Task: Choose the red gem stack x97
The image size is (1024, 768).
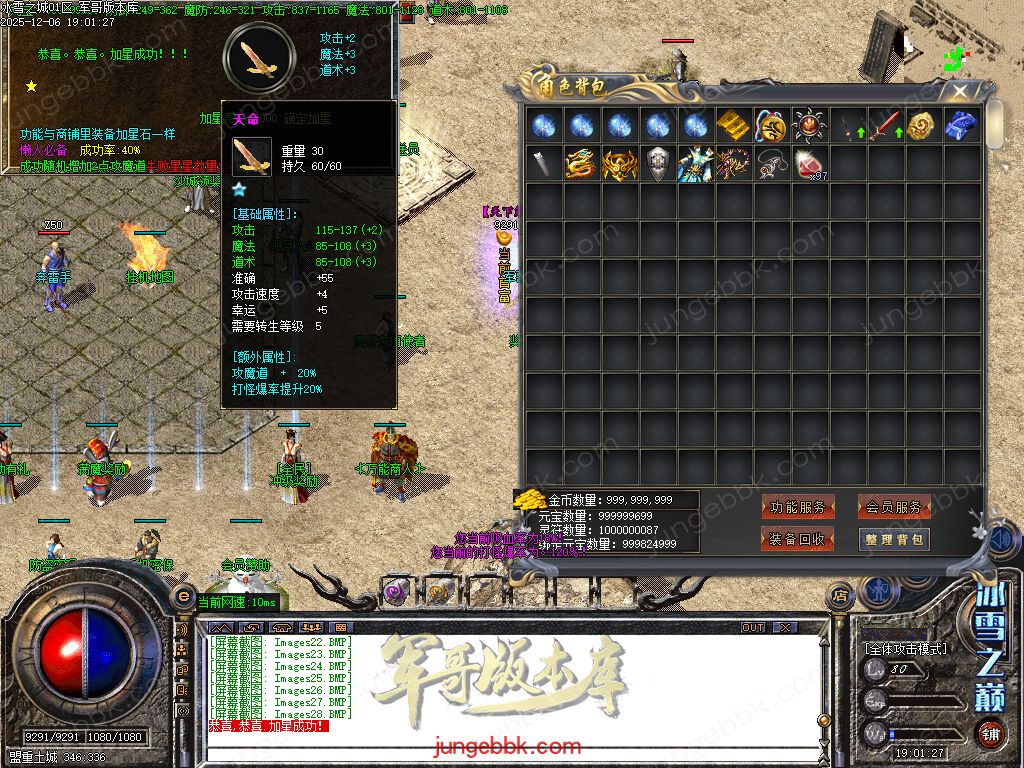Action: point(809,164)
